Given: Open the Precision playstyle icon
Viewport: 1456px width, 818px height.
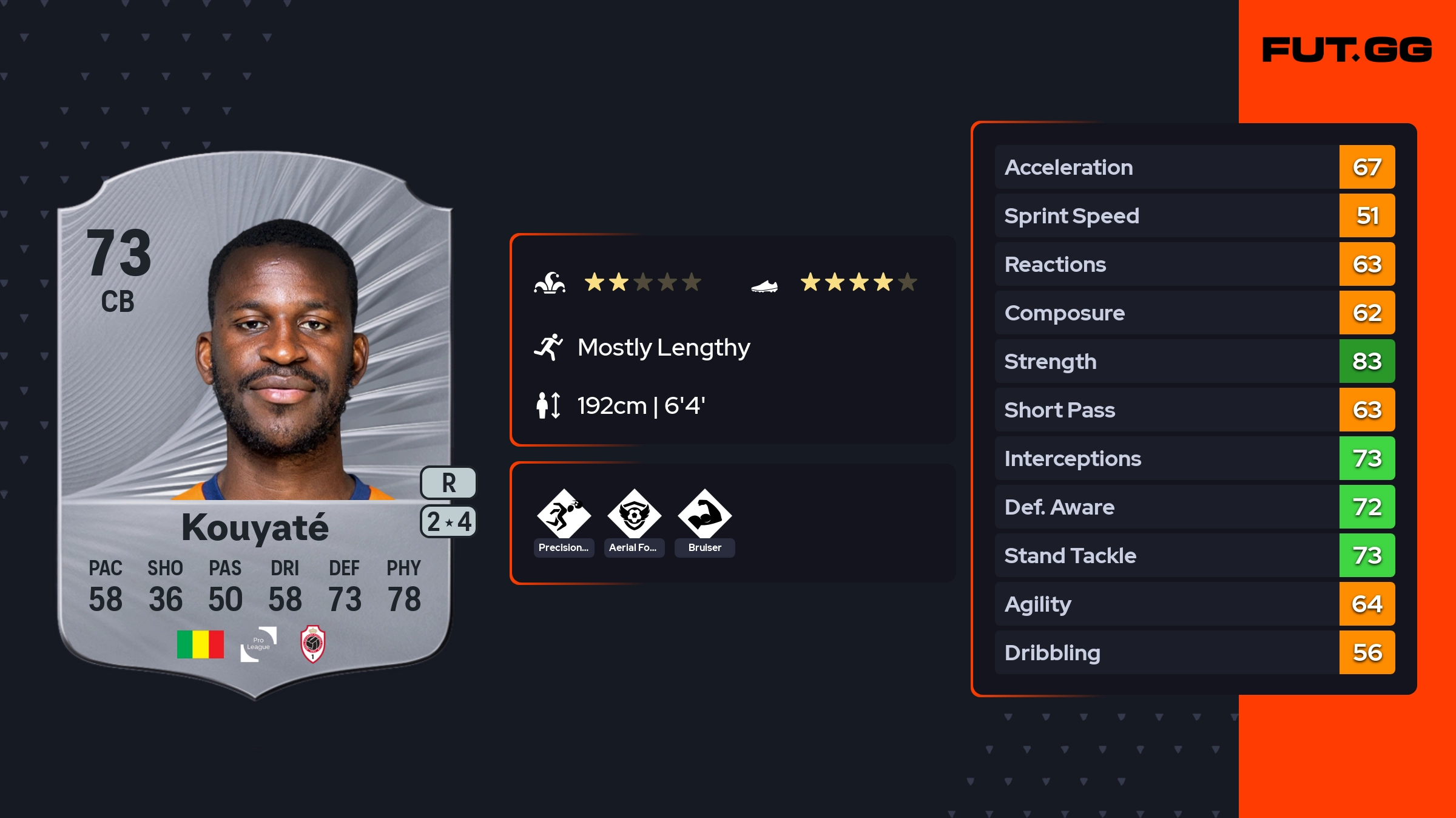Looking at the screenshot, I should coord(564,515).
